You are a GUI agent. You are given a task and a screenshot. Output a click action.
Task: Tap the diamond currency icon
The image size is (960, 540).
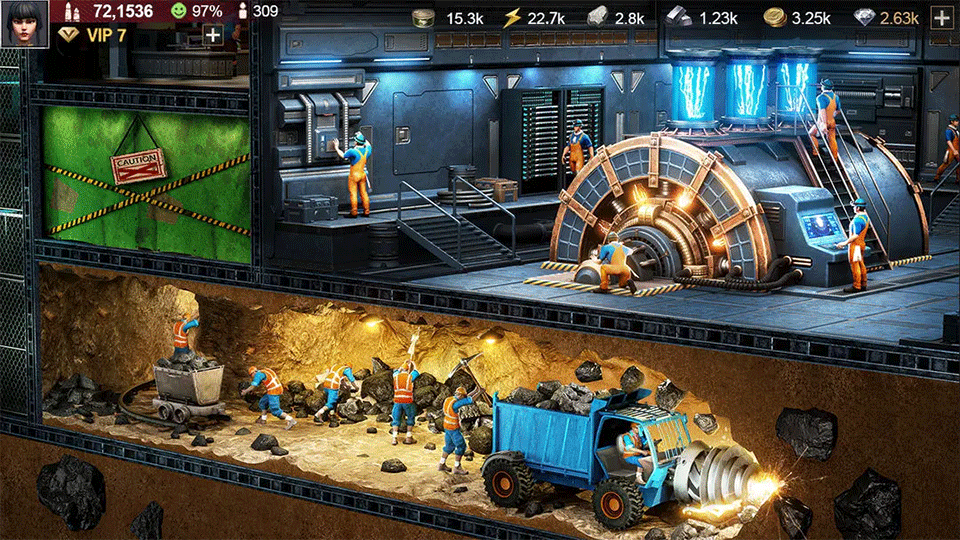pyautogui.click(x=866, y=17)
